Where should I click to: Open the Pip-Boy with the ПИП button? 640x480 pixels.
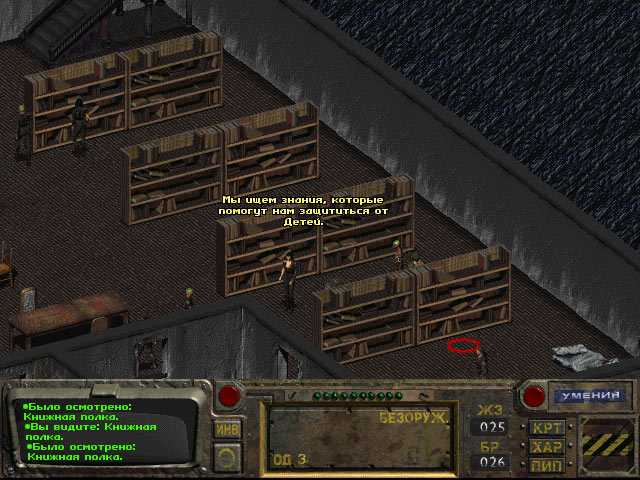[x=547, y=465]
